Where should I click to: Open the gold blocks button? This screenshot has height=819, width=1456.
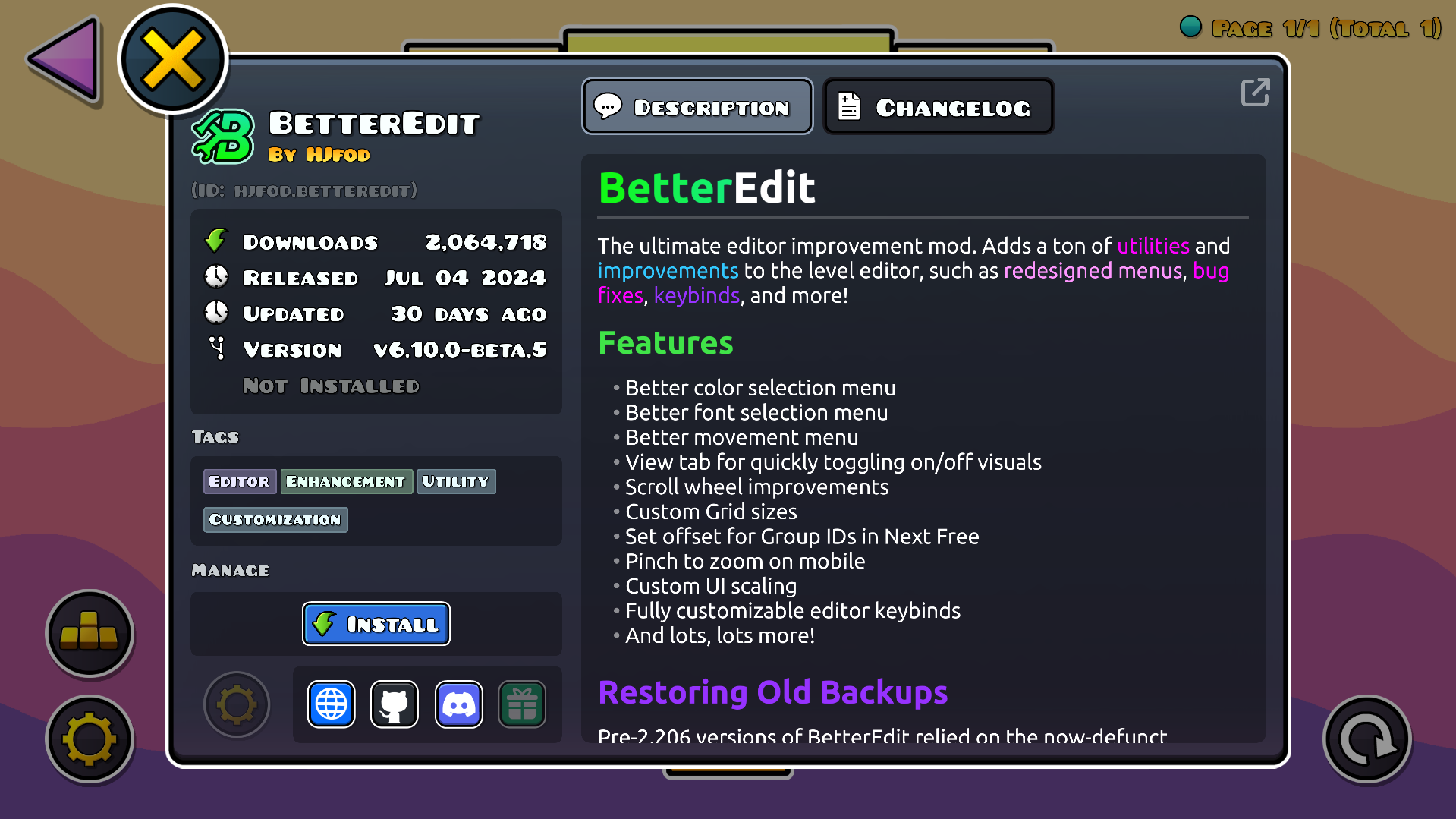[x=90, y=633]
